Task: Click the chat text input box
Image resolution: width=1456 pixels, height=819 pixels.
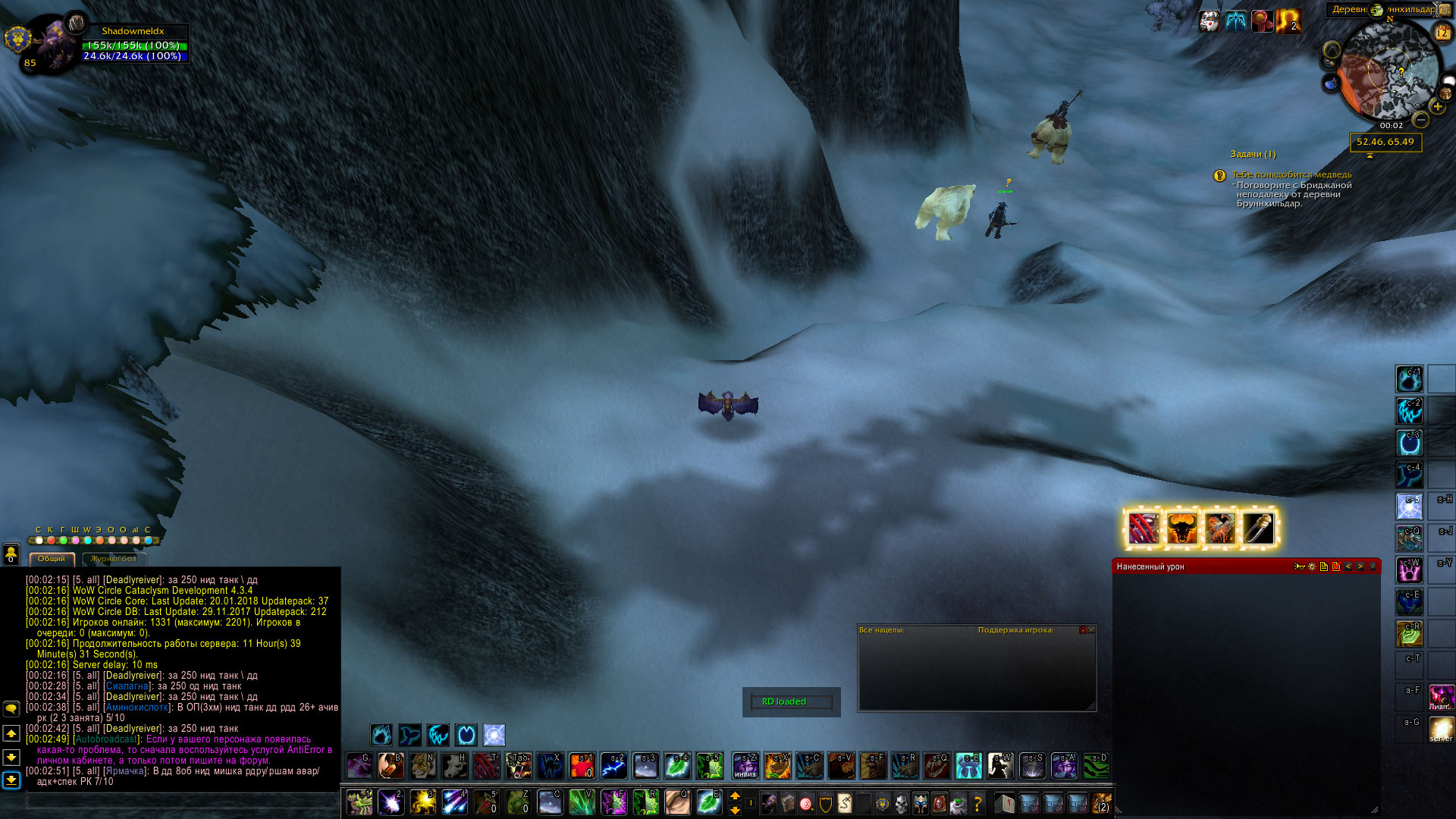Action: point(180,800)
